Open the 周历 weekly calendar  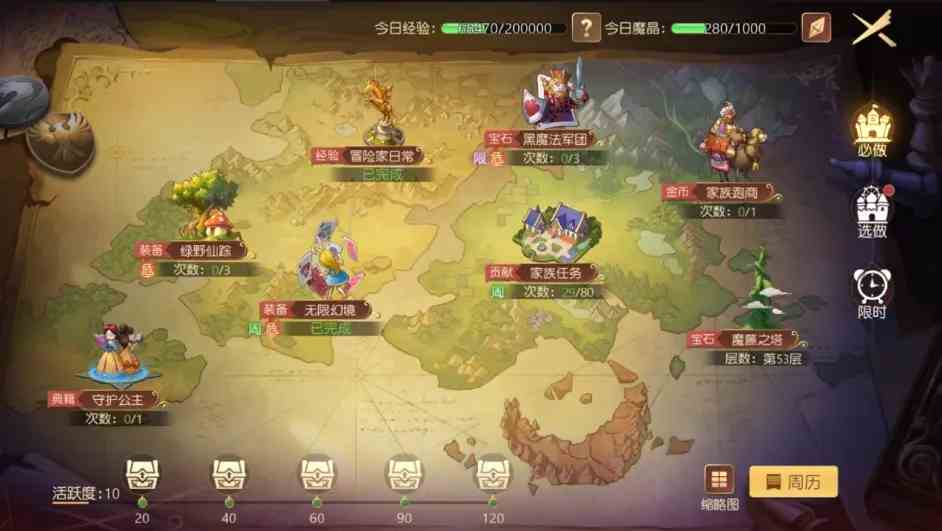pos(793,481)
